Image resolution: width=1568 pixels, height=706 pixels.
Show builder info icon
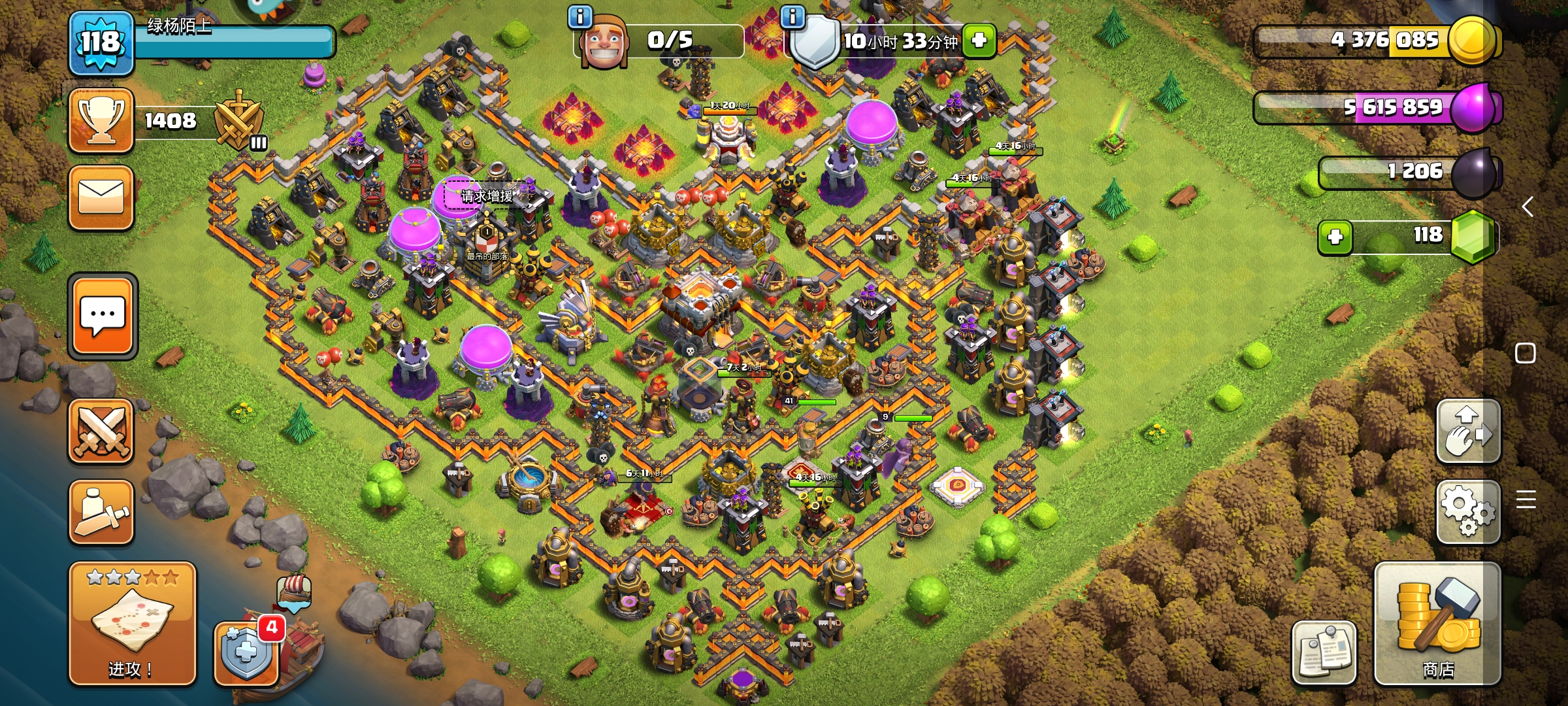pyautogui.click(x=580, y=16)
